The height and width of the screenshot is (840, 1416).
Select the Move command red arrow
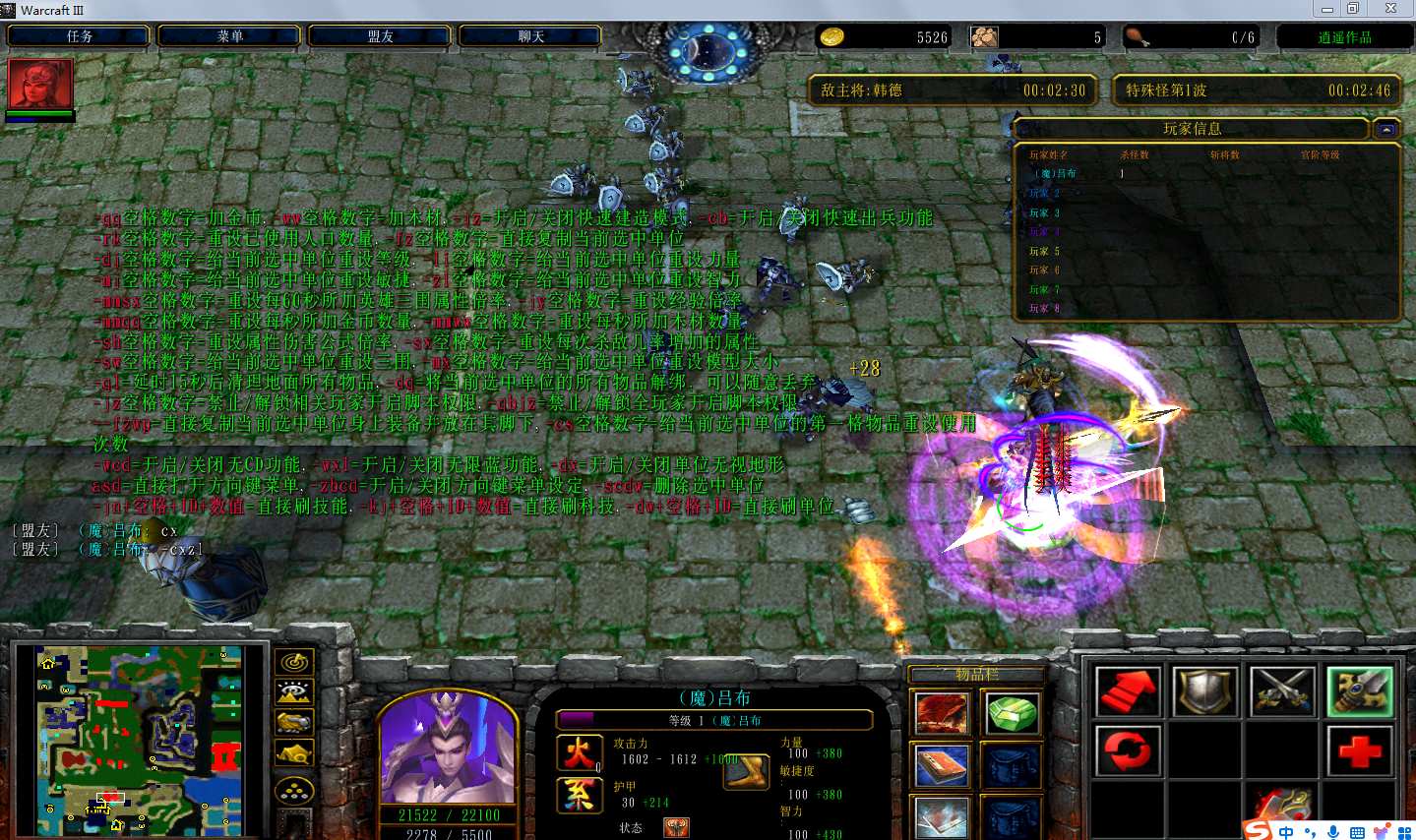pyautogui.click(x=1128, y=691)
